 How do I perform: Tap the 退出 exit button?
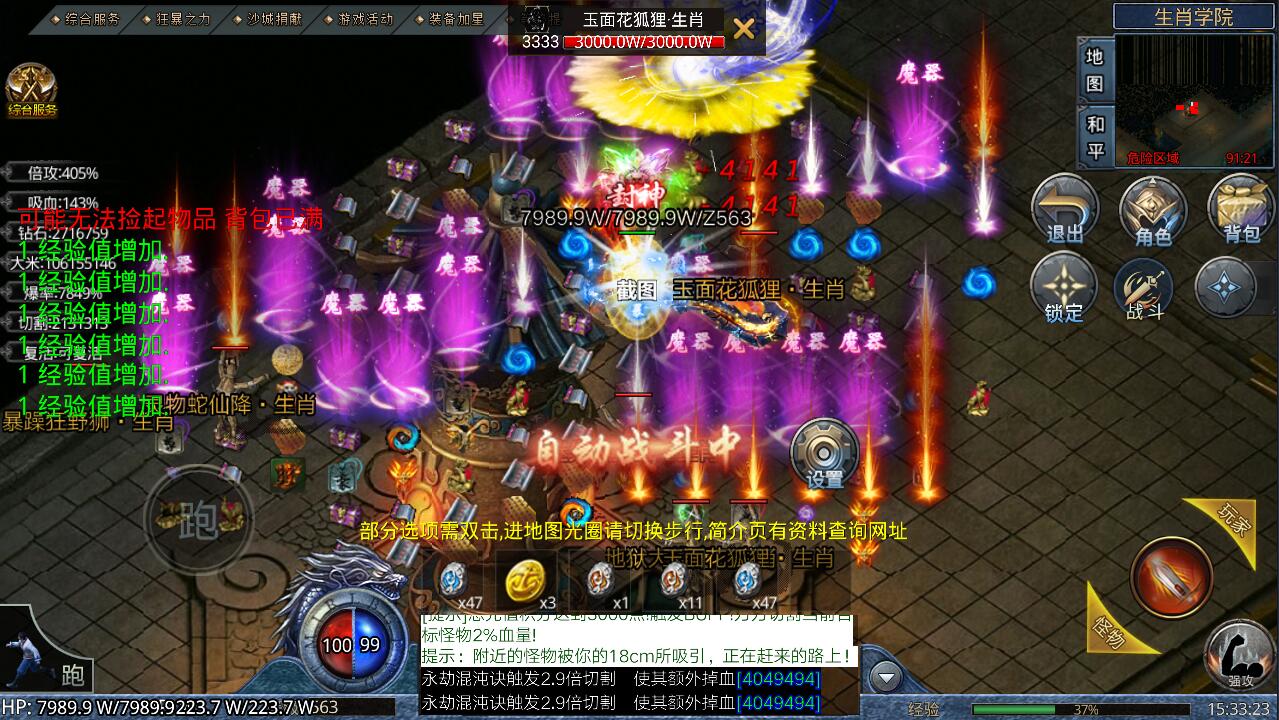[x=1064, y=209]
